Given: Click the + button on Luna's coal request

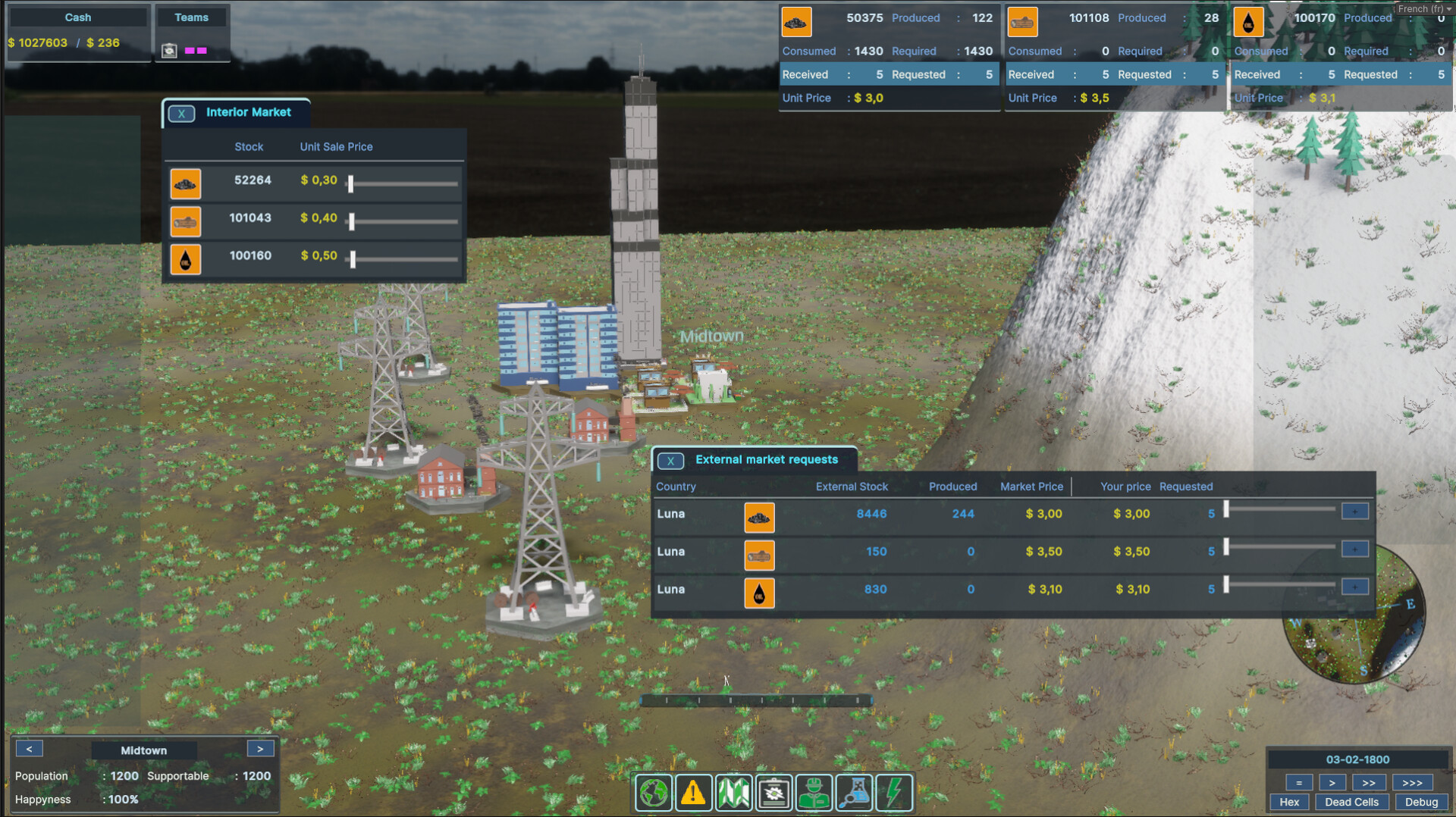Looking at the screenshot, I should click(x=1354, y=511).
